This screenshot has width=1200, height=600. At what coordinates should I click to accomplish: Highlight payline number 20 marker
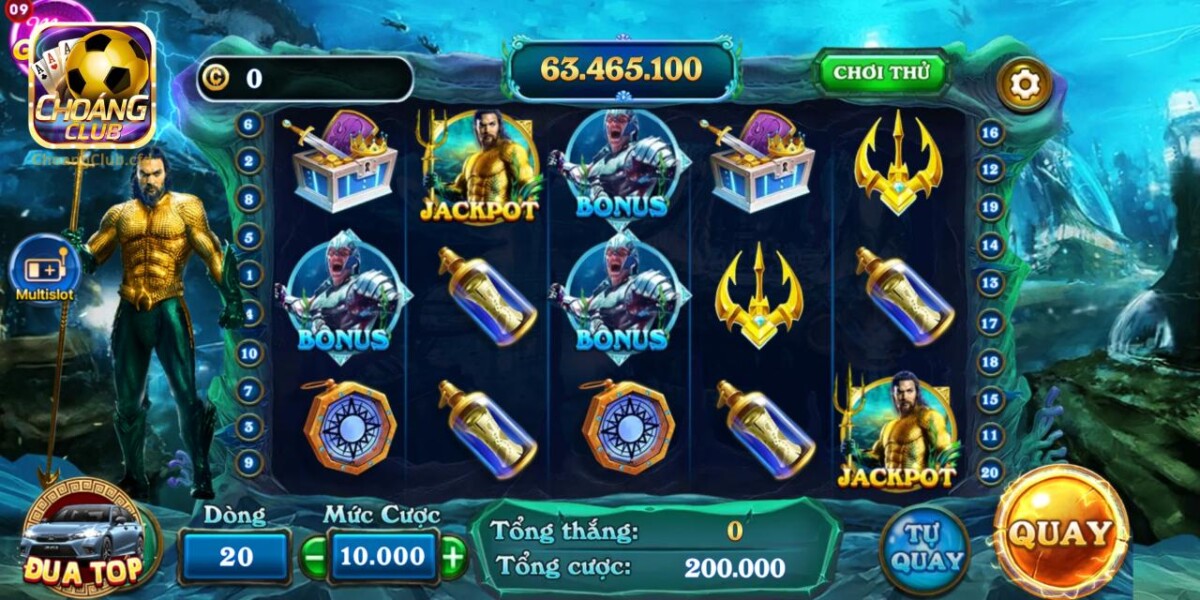point(990,472)
